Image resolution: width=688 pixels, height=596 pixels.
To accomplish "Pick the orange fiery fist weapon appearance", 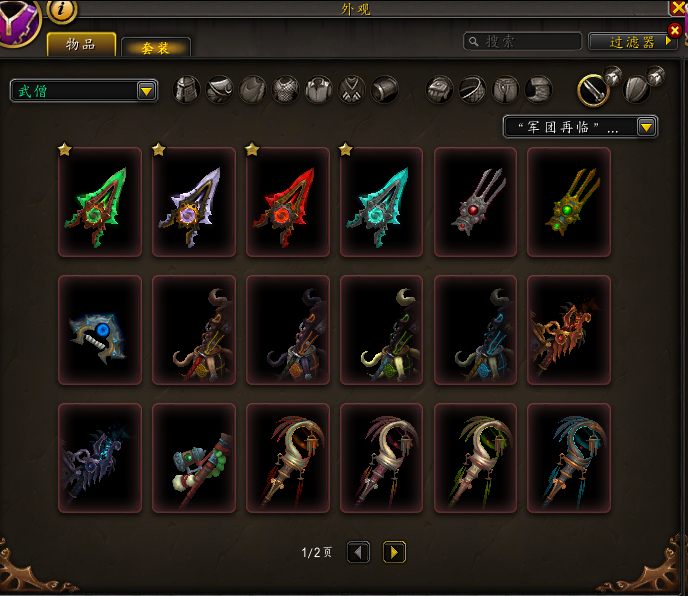I will click(x=569, y=330).
